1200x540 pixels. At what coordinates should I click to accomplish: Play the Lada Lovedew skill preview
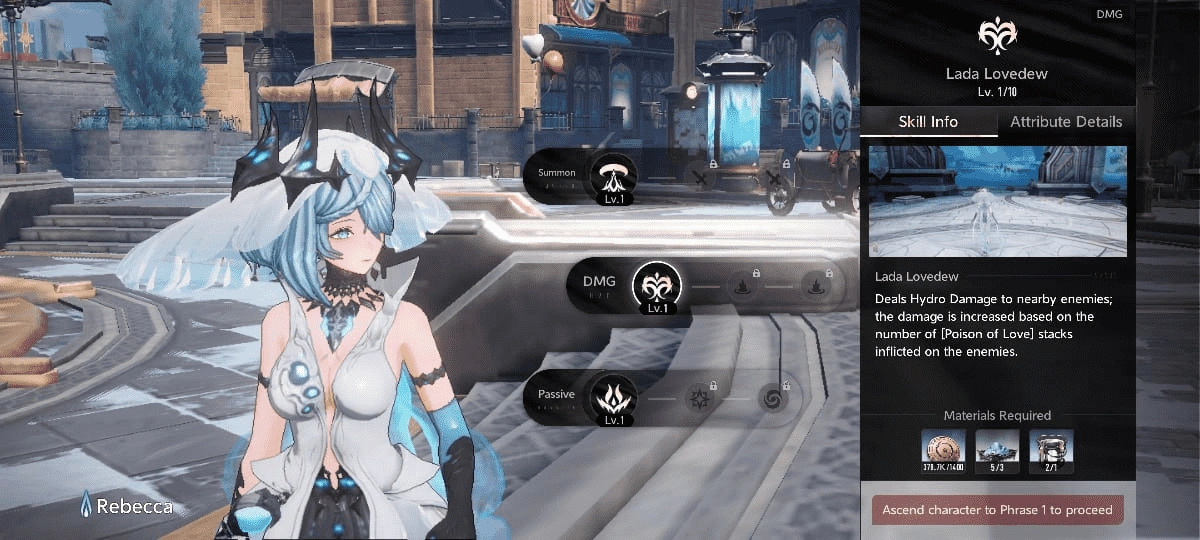click(997, 201)
